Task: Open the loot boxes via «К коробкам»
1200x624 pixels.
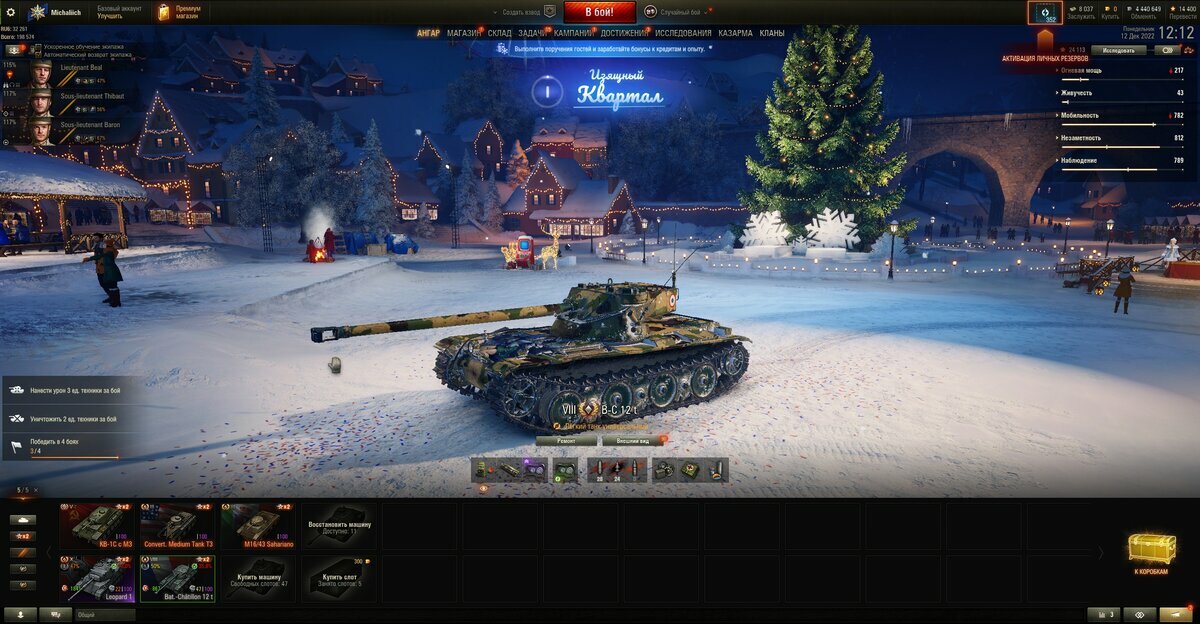Action: pyautogui.click(x=1151, y=553)
